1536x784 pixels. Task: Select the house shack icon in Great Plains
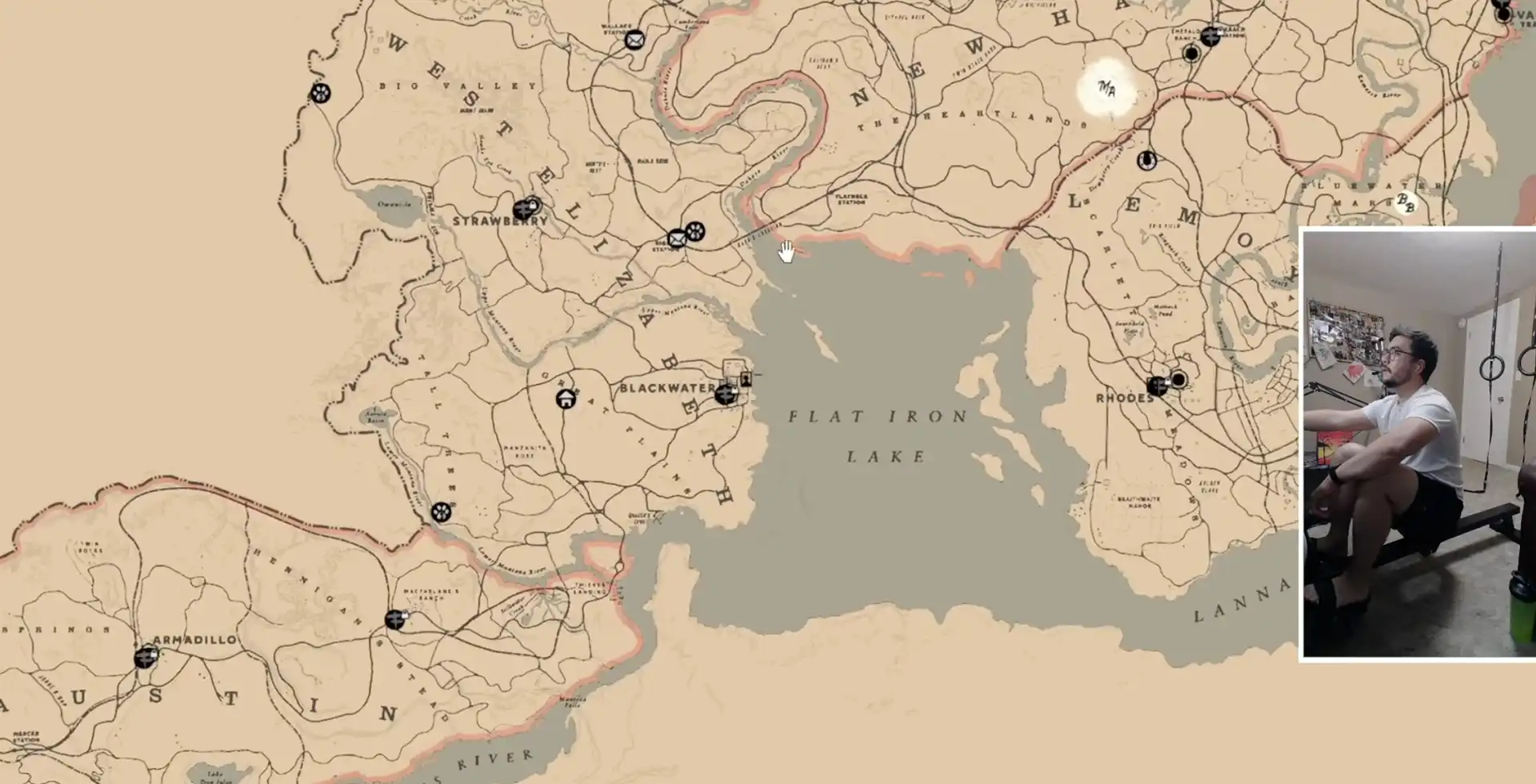coord(565,399)
